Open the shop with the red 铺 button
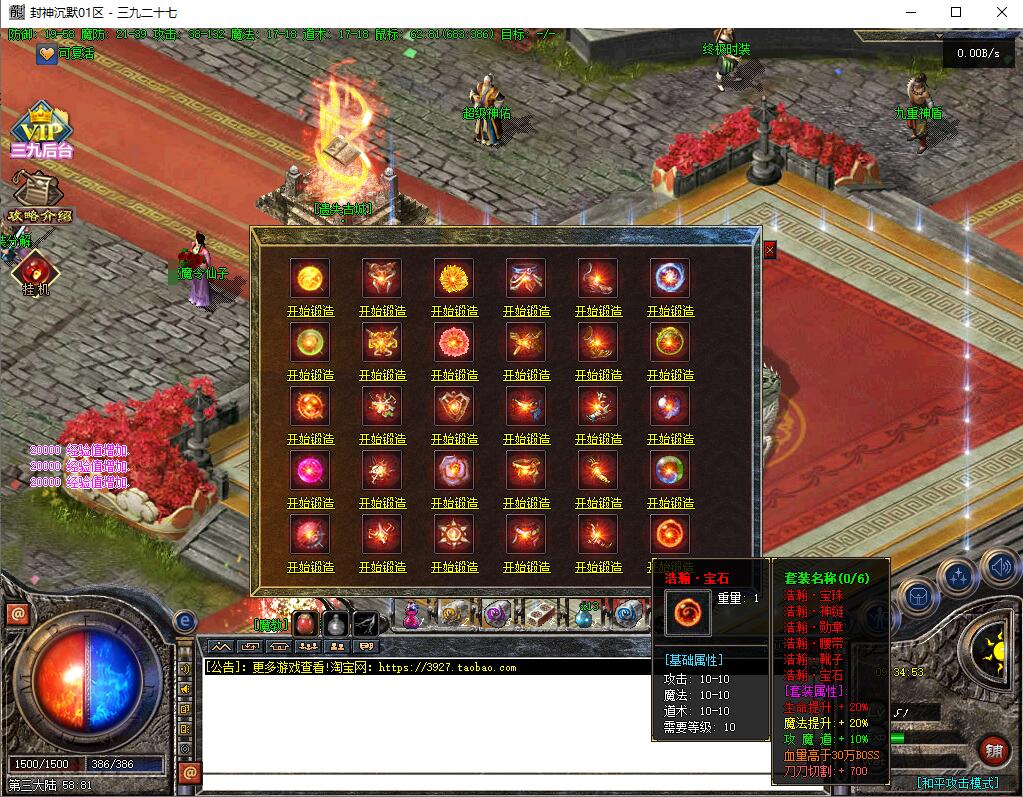This screenshot has height=797, width=1023. pyautogui.click(x=993, y=750)
